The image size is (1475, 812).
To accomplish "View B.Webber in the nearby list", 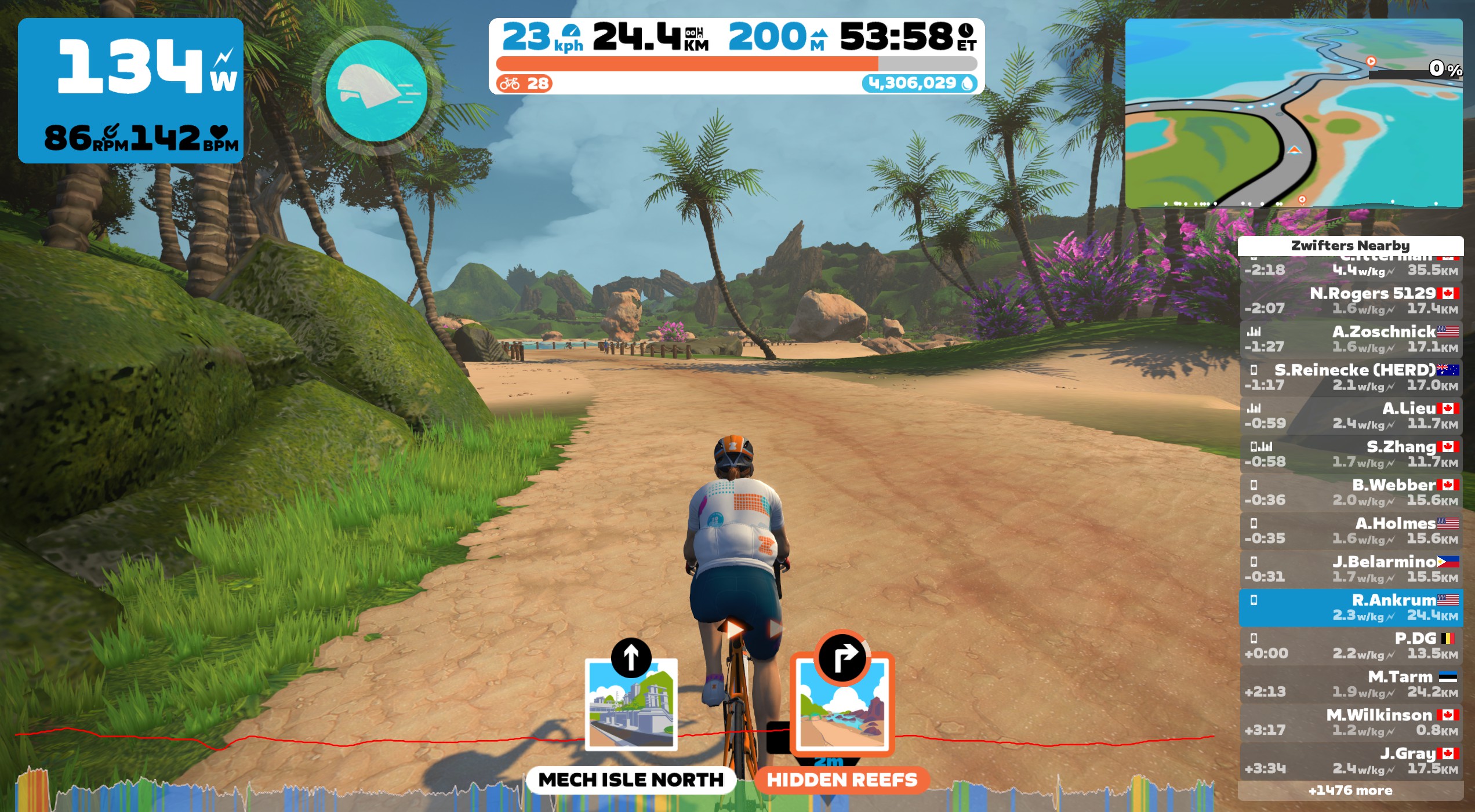I will click(x=1350, y=492).
